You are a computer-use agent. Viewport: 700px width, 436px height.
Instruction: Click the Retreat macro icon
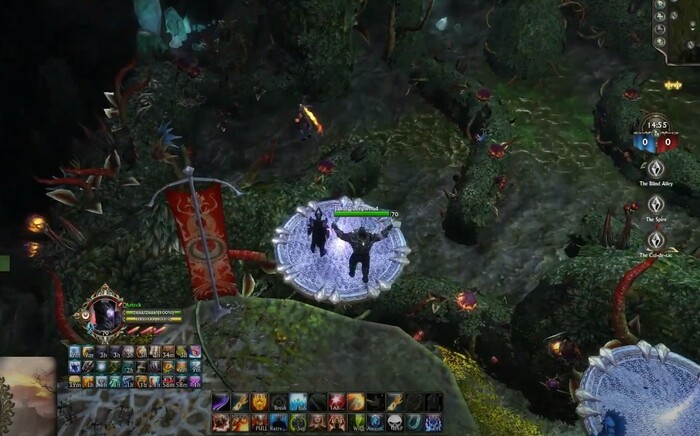coord(277,423)
